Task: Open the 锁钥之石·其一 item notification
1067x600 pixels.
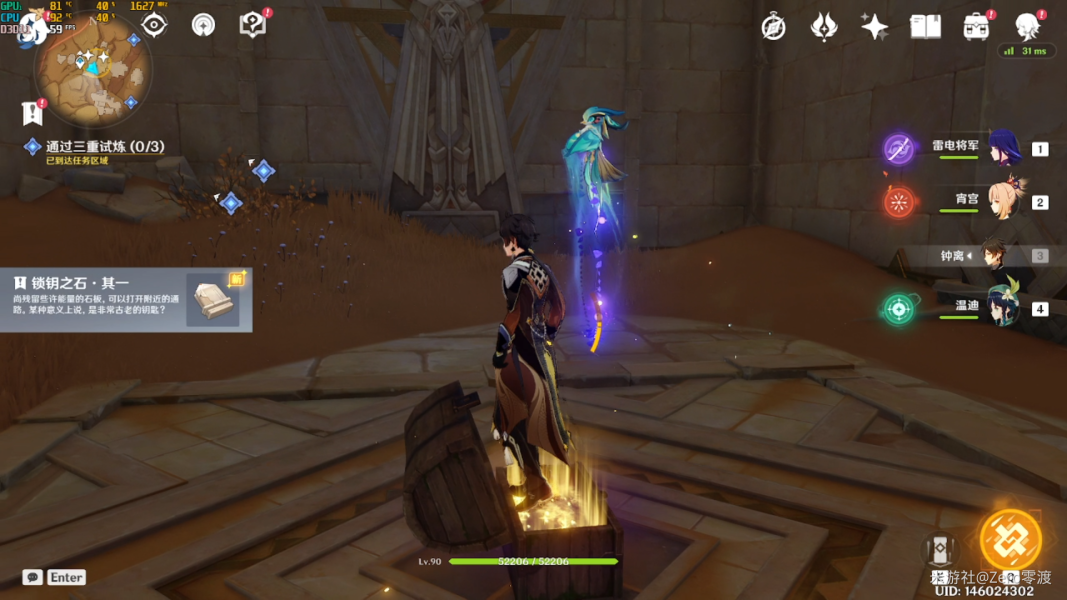Action: [126, 299]
